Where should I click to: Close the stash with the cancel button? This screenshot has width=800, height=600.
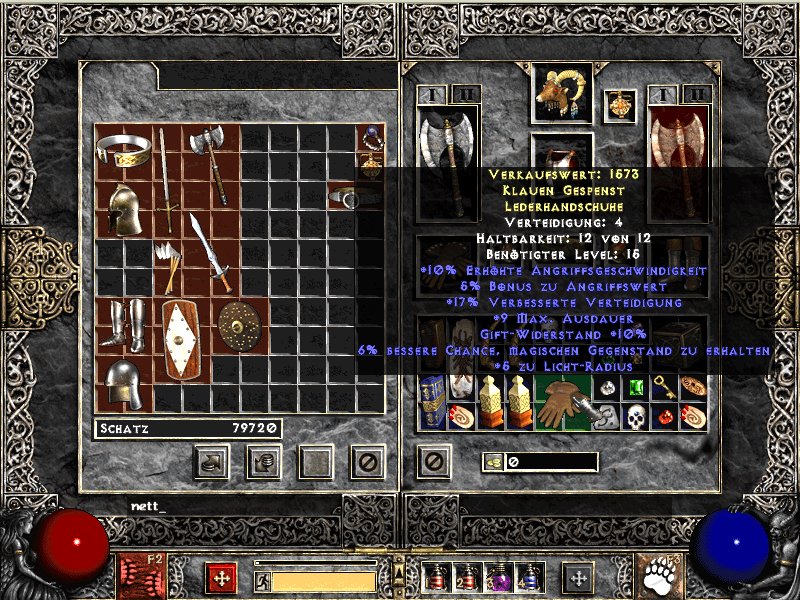[367, 461]
